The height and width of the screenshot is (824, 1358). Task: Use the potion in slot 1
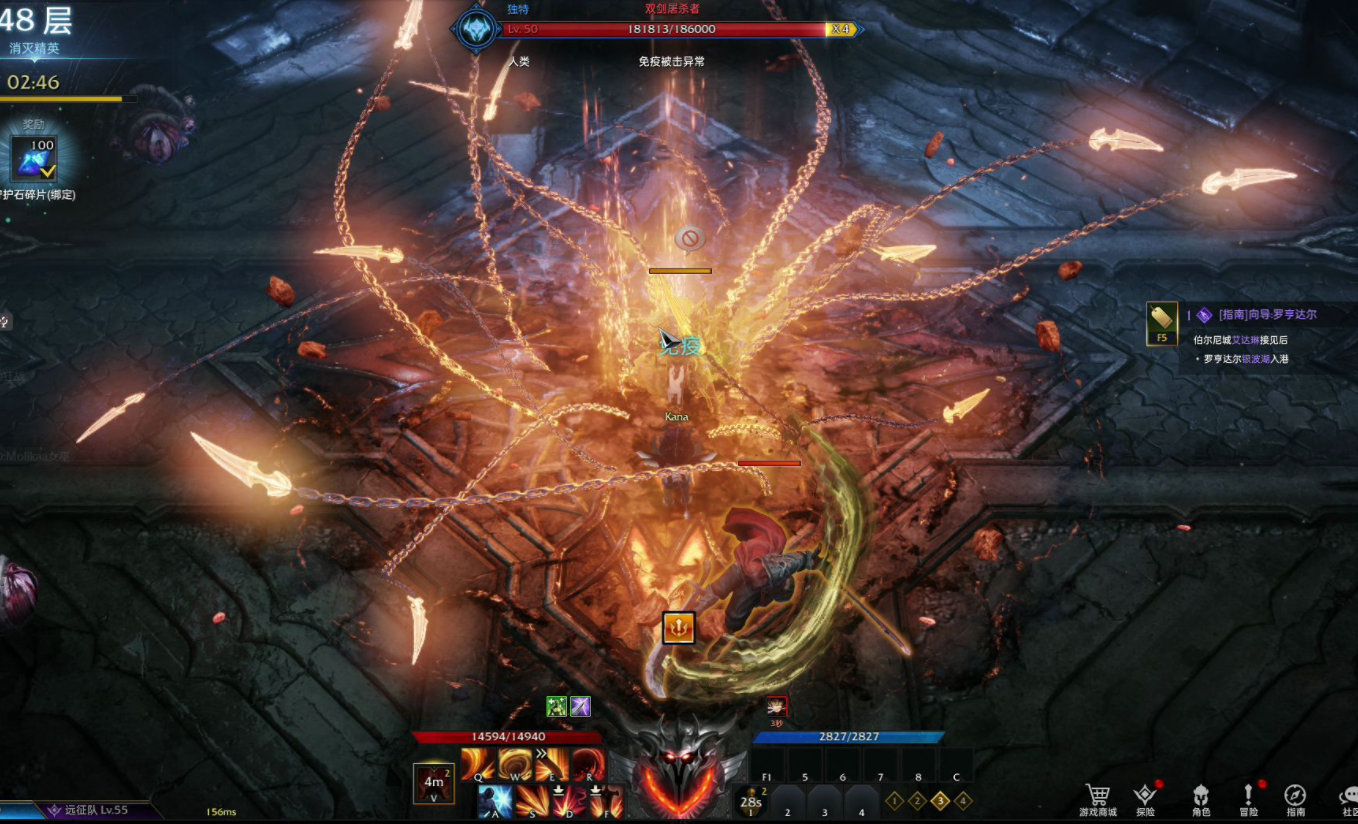[x=750, y=801]
